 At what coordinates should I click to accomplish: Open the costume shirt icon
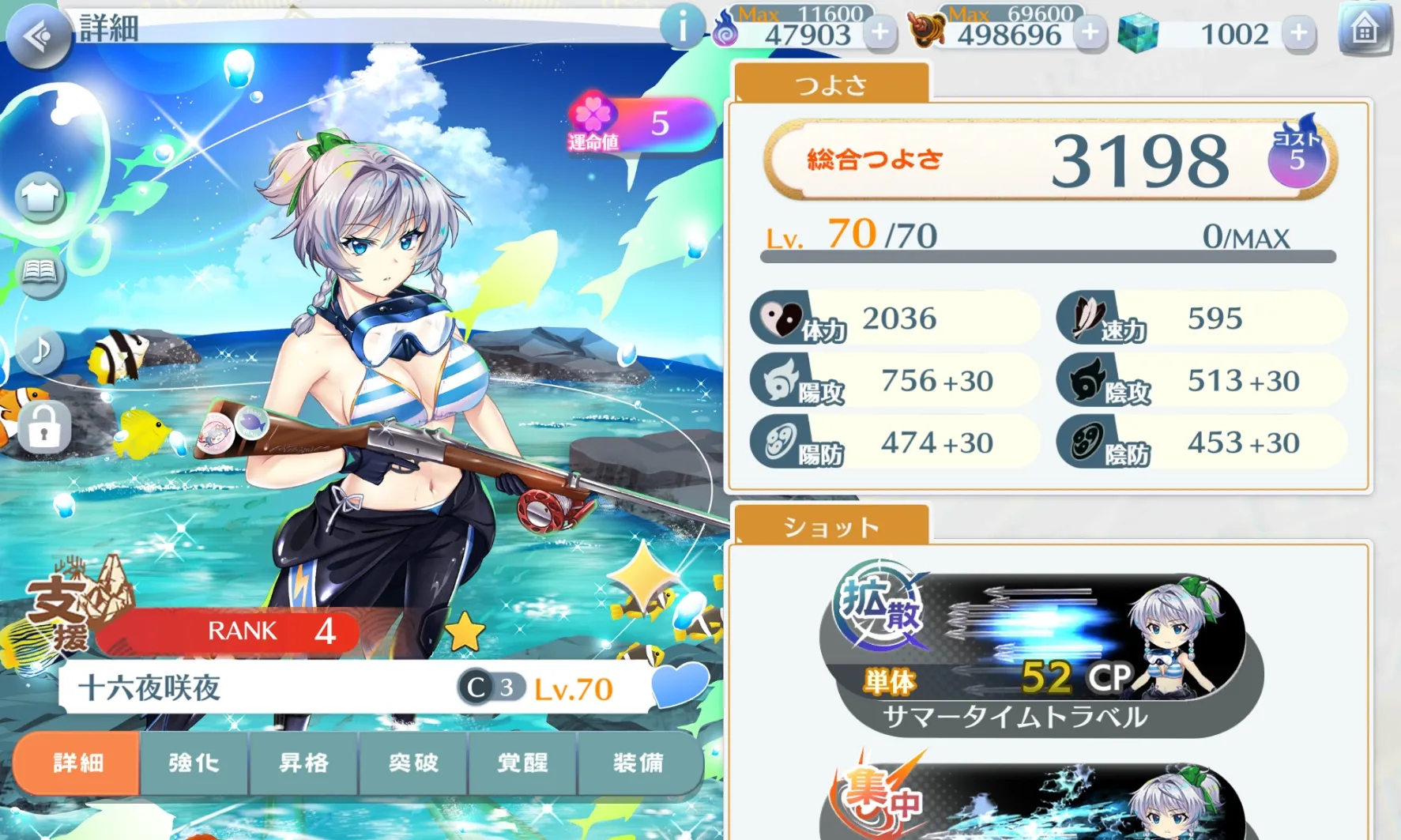40,196
